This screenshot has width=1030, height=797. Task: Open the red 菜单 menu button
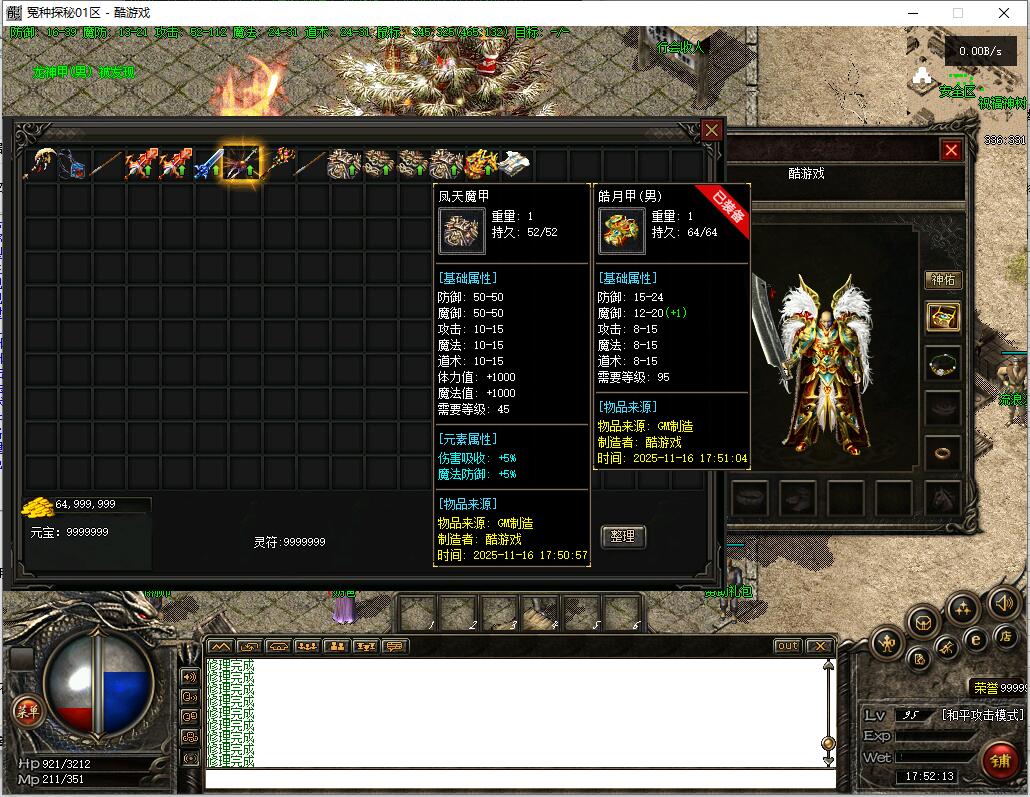pyautogui.click(x=27, y=711)
